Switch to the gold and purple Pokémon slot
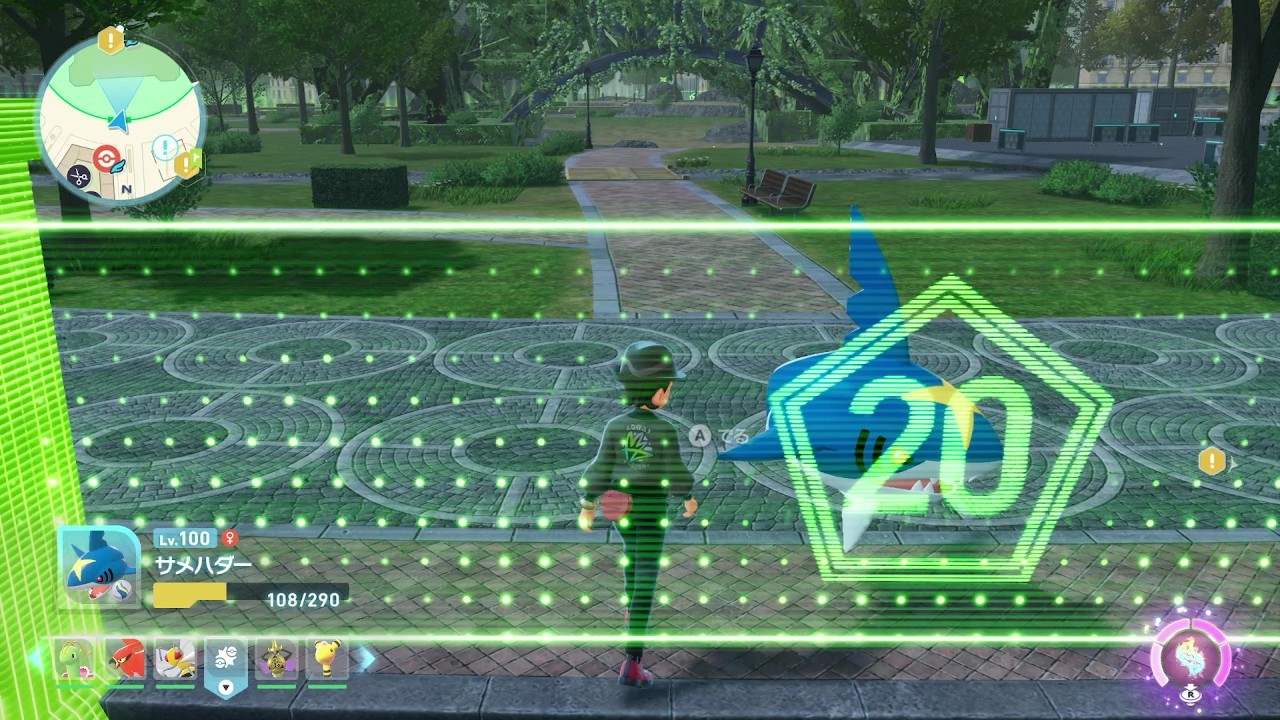This screenshot has width=1280, height=720. click(276, 659)
